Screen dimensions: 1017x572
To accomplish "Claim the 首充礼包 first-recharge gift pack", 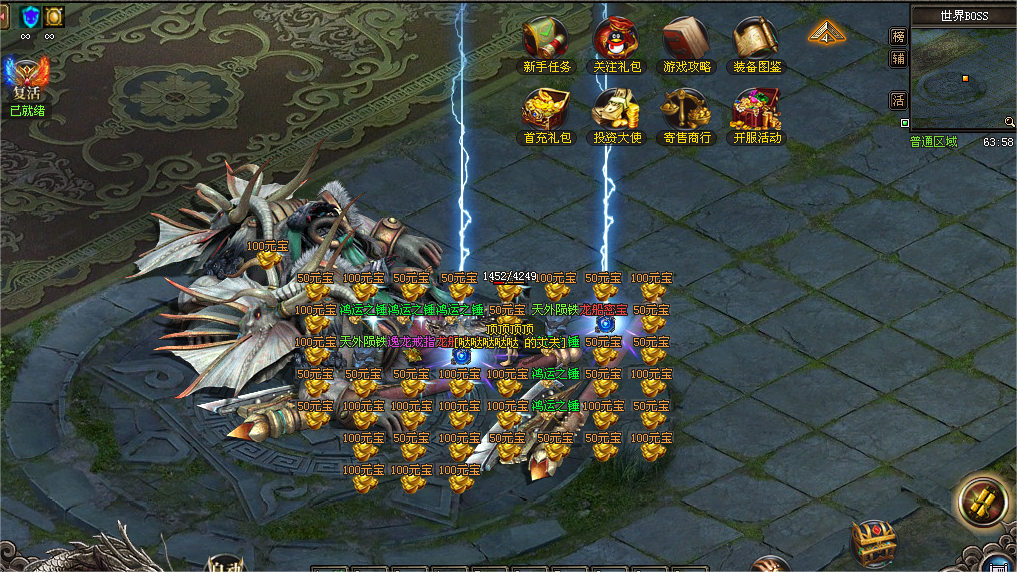I will [x=547, y=110].
